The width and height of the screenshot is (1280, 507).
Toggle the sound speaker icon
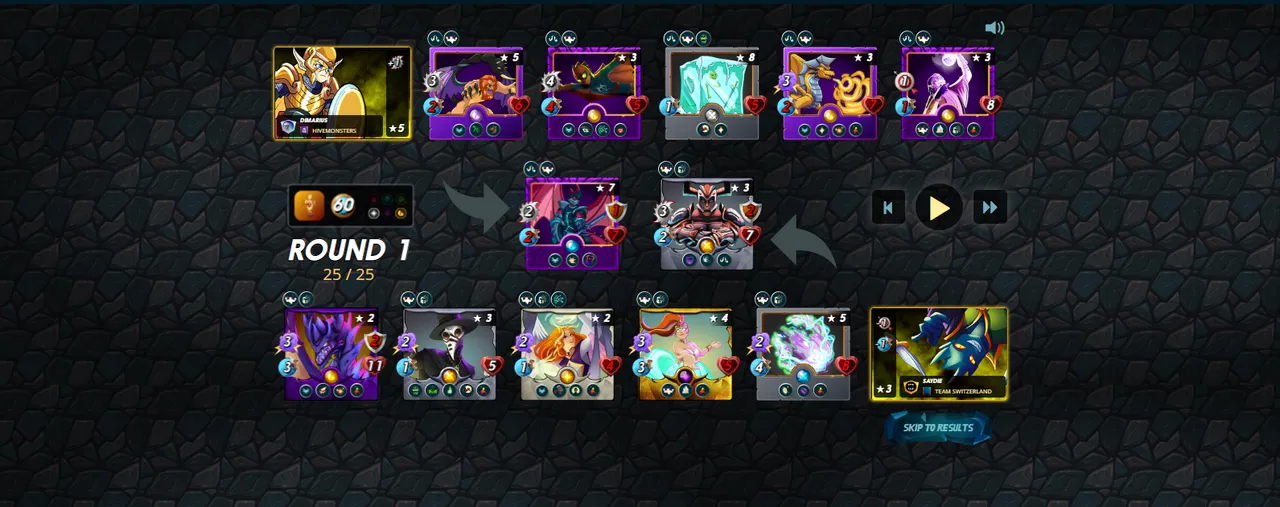994,28
